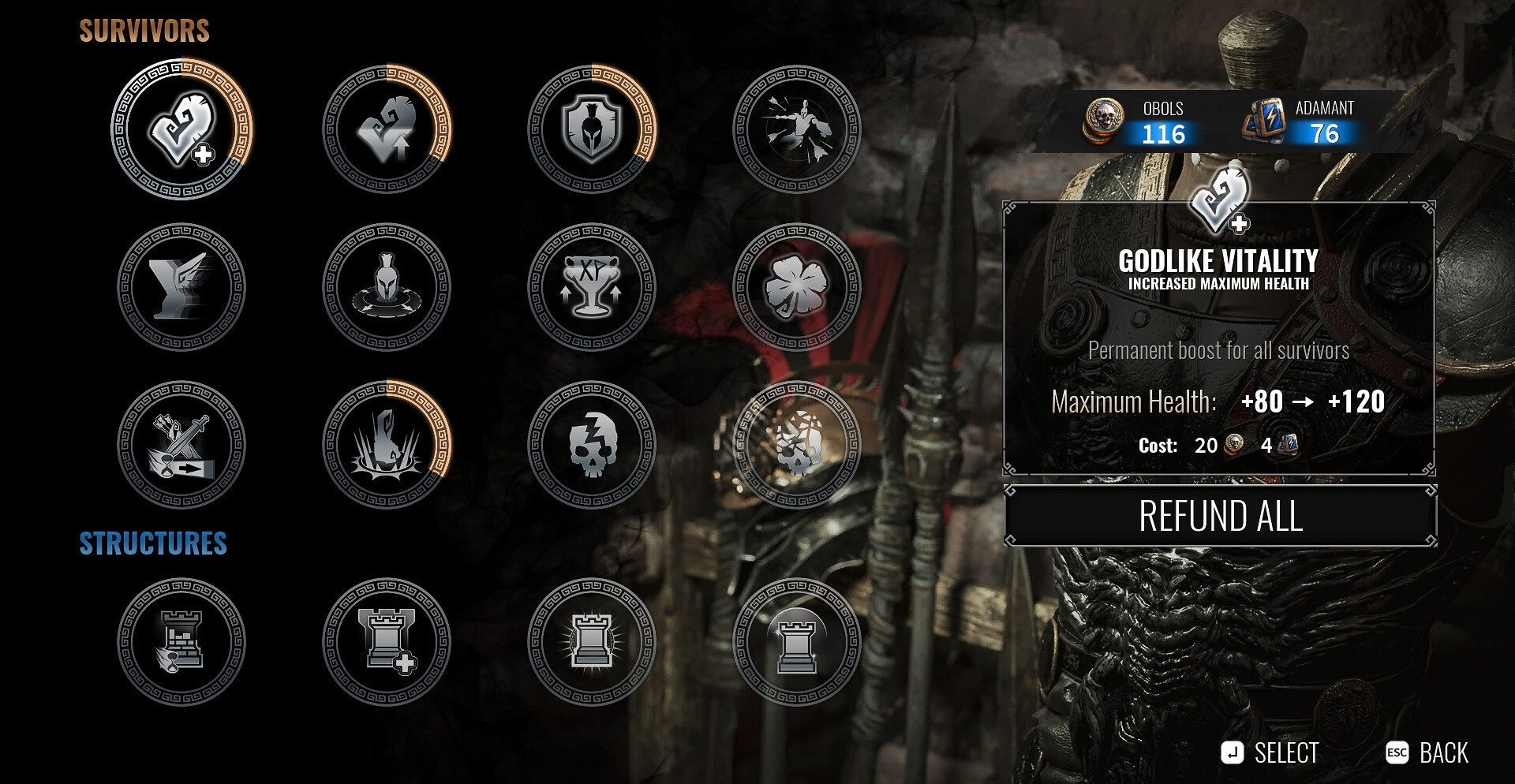
Task: Select the Godlike Vitality health upgrade
Action: 181,129
